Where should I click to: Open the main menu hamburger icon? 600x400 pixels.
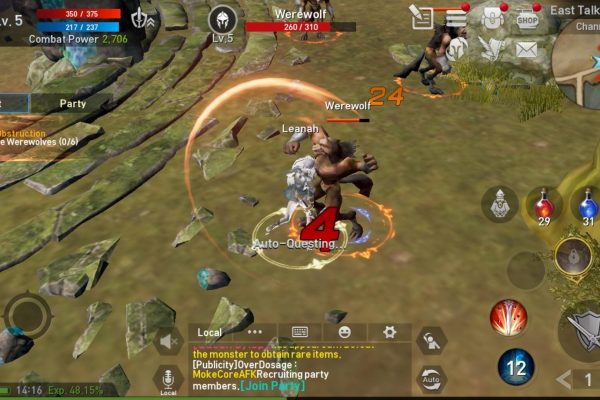[x=457, y=17]
